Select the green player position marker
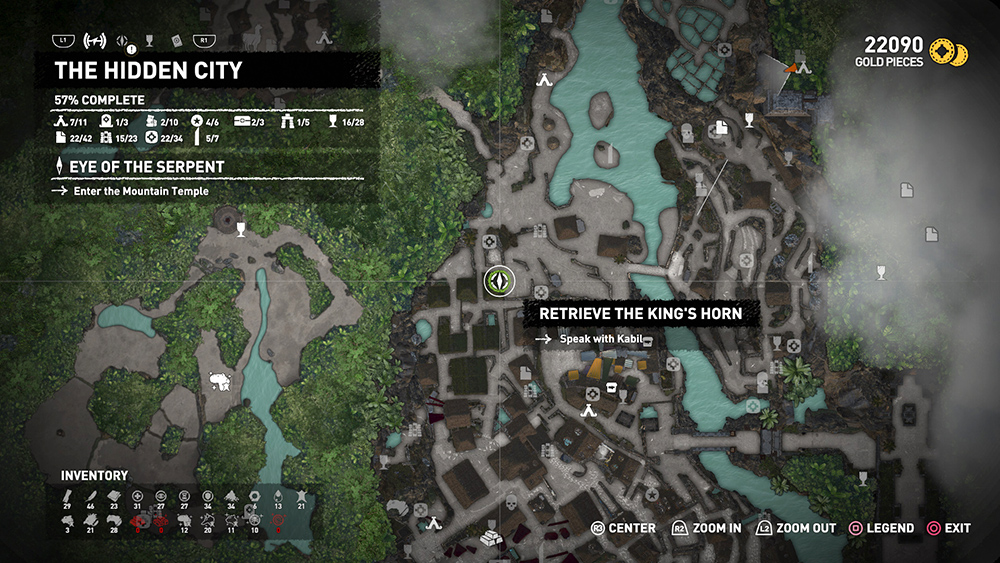 point(497,282)
